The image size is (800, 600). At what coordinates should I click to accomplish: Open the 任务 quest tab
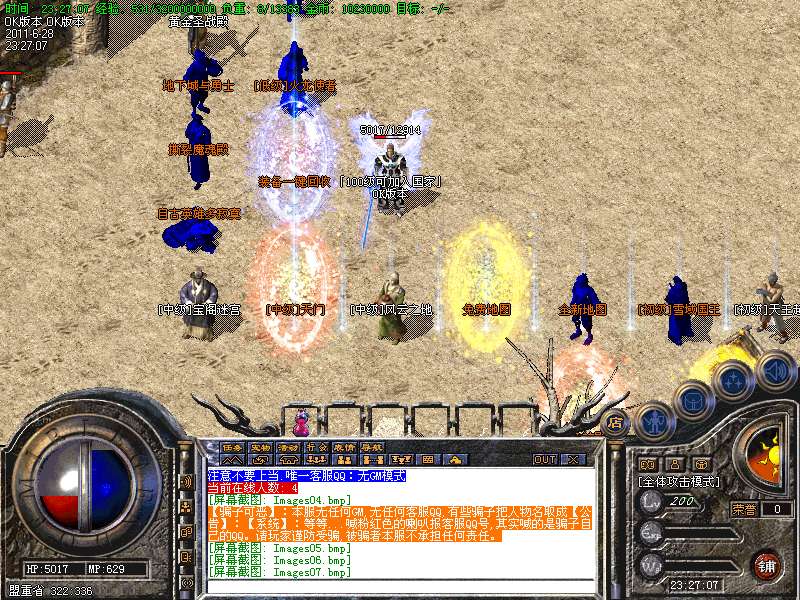[x=233, y=447]
